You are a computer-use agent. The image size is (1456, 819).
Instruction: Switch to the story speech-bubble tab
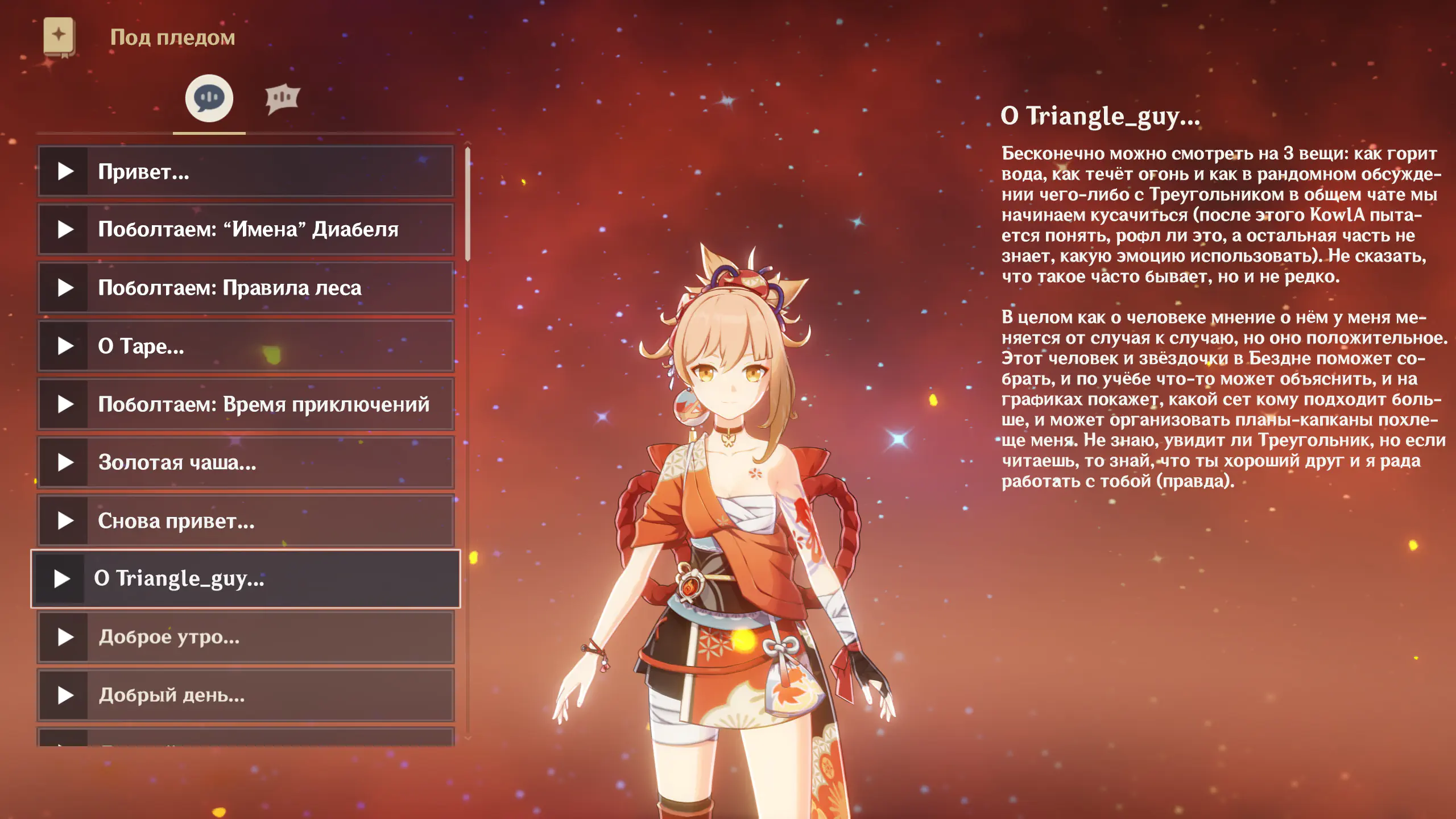point(209,98)
